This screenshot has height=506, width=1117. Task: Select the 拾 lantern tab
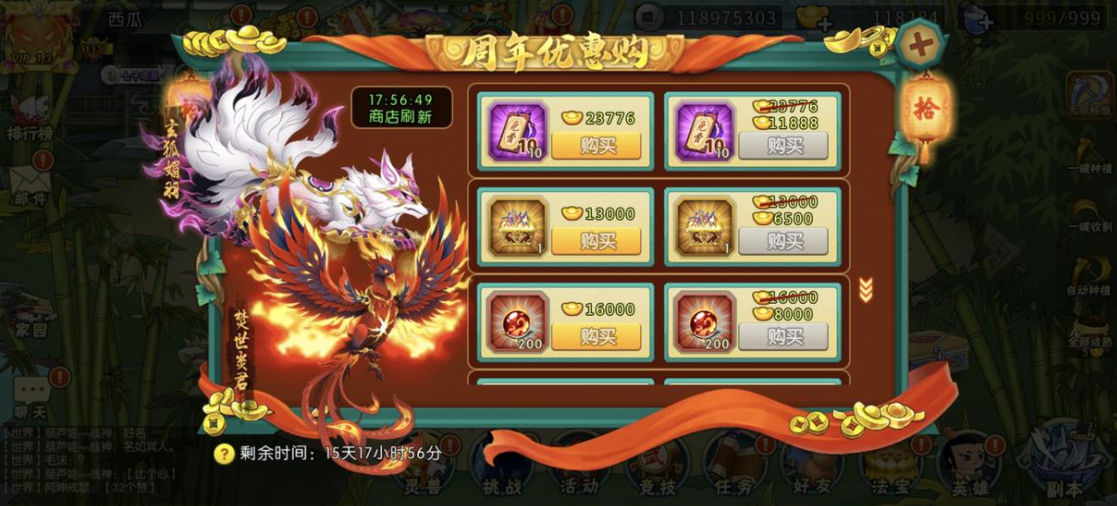pyautogui.click(x=924, y=108)
